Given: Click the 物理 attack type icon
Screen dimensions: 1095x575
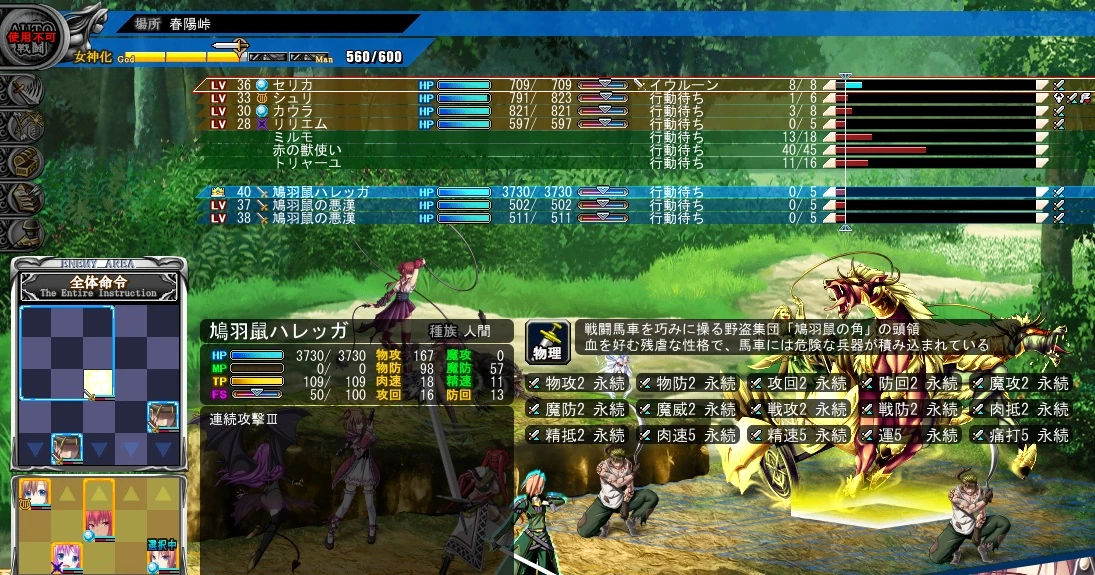Looking at the screenshot, I should pos(548,342).
